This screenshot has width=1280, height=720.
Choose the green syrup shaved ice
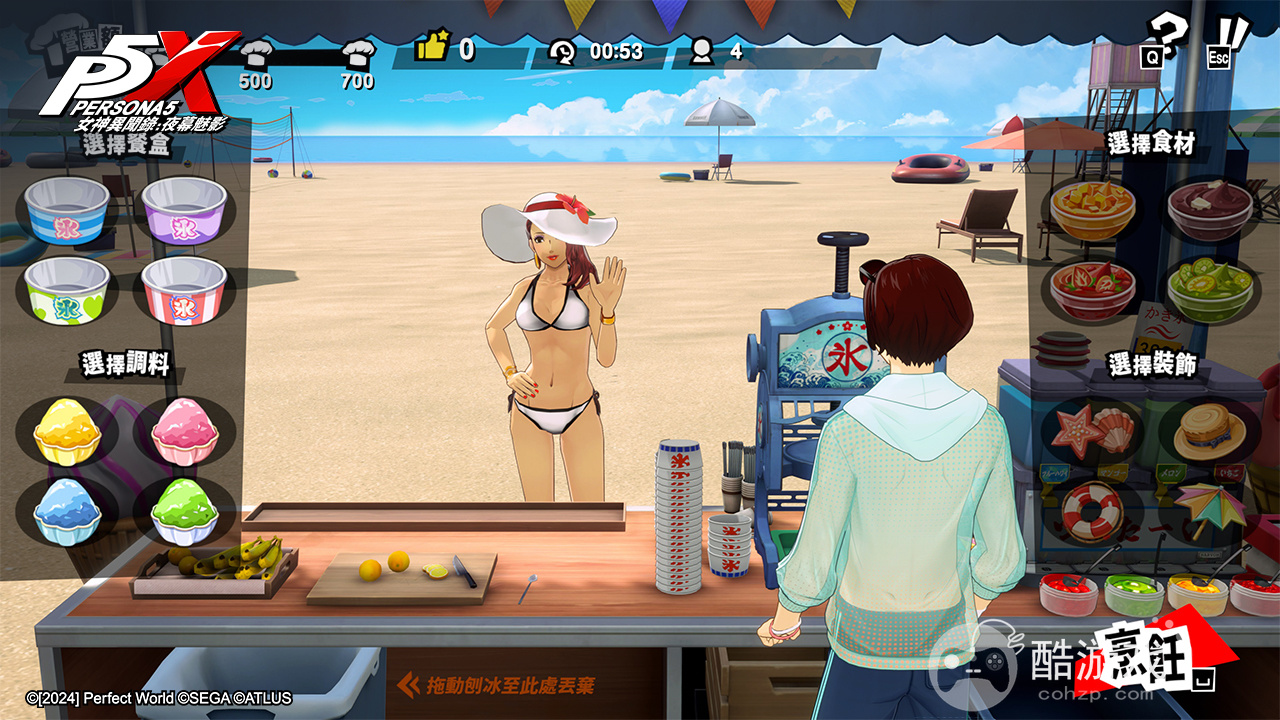point(185,511)
